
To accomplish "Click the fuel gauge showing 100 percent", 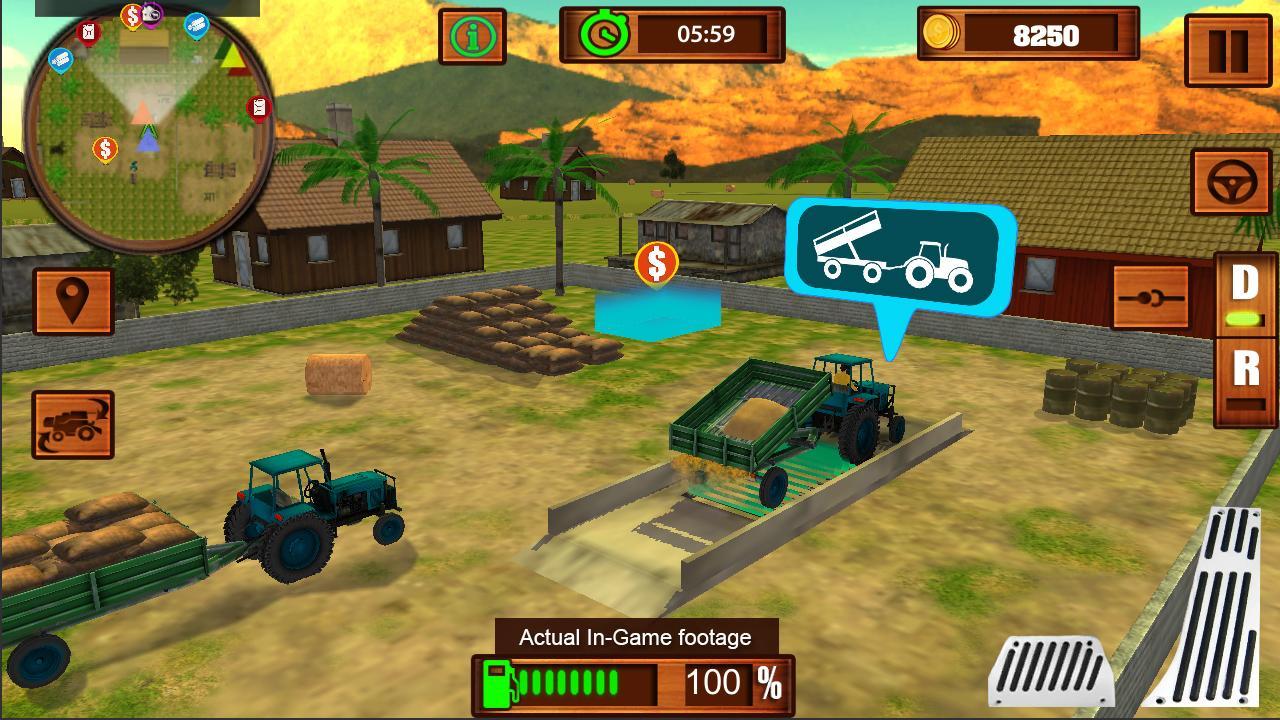I will (x=633, y=685).
